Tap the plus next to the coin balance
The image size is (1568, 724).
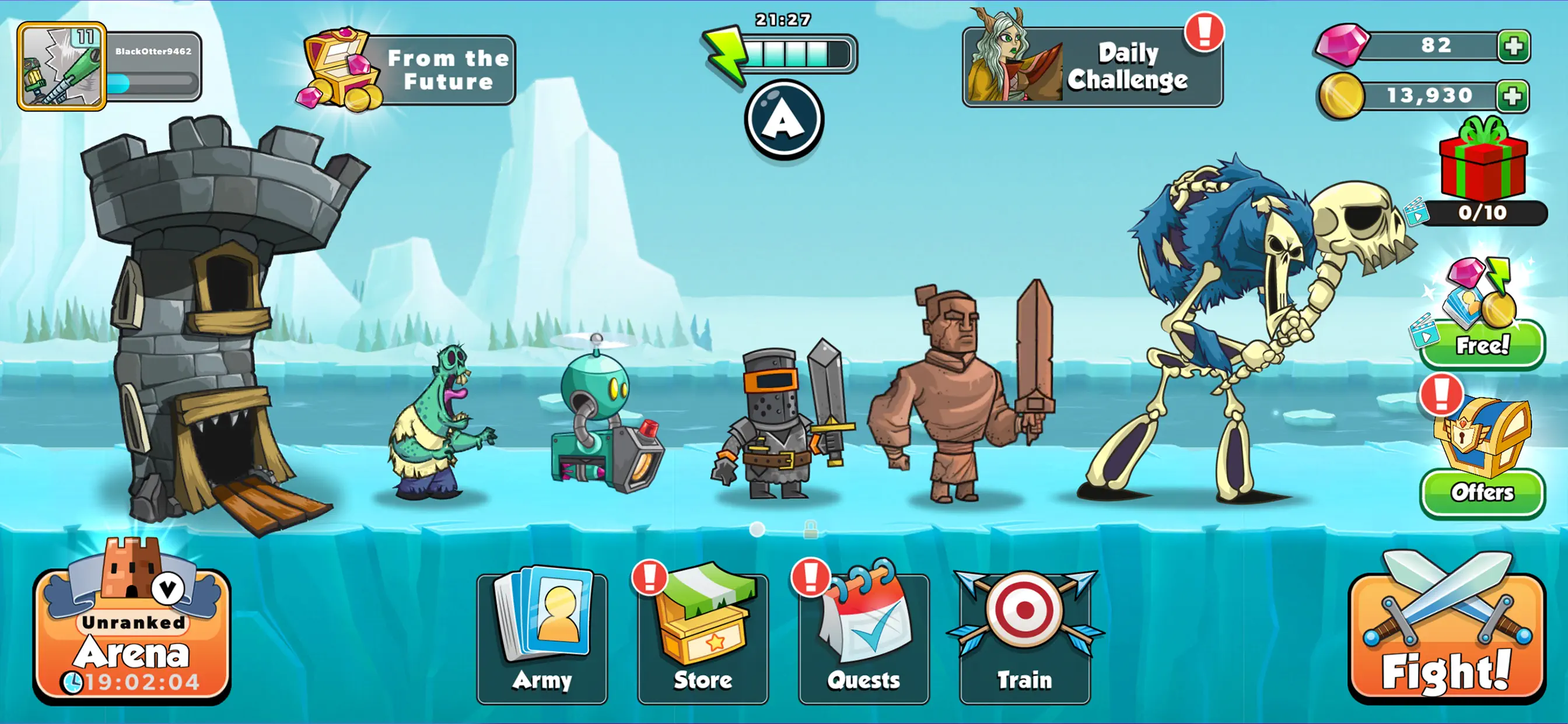(x=1515, y=95)
